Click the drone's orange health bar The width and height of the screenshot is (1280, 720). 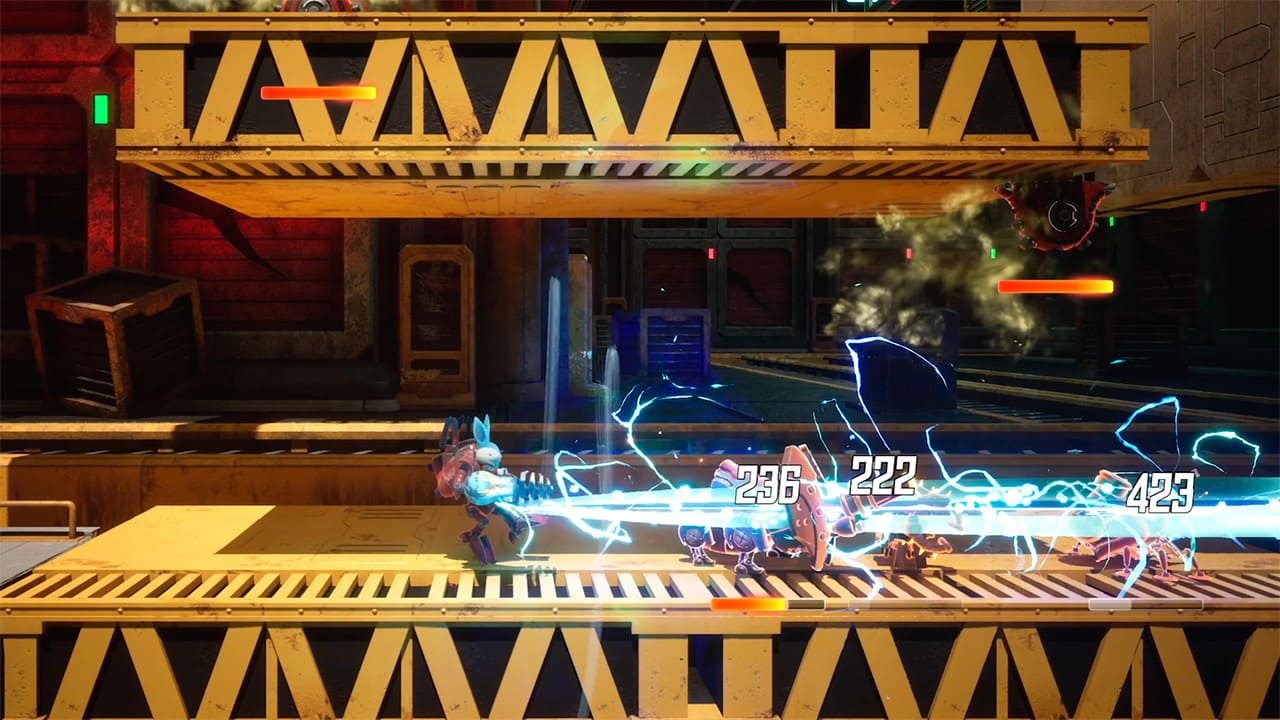coord(1058,285)
